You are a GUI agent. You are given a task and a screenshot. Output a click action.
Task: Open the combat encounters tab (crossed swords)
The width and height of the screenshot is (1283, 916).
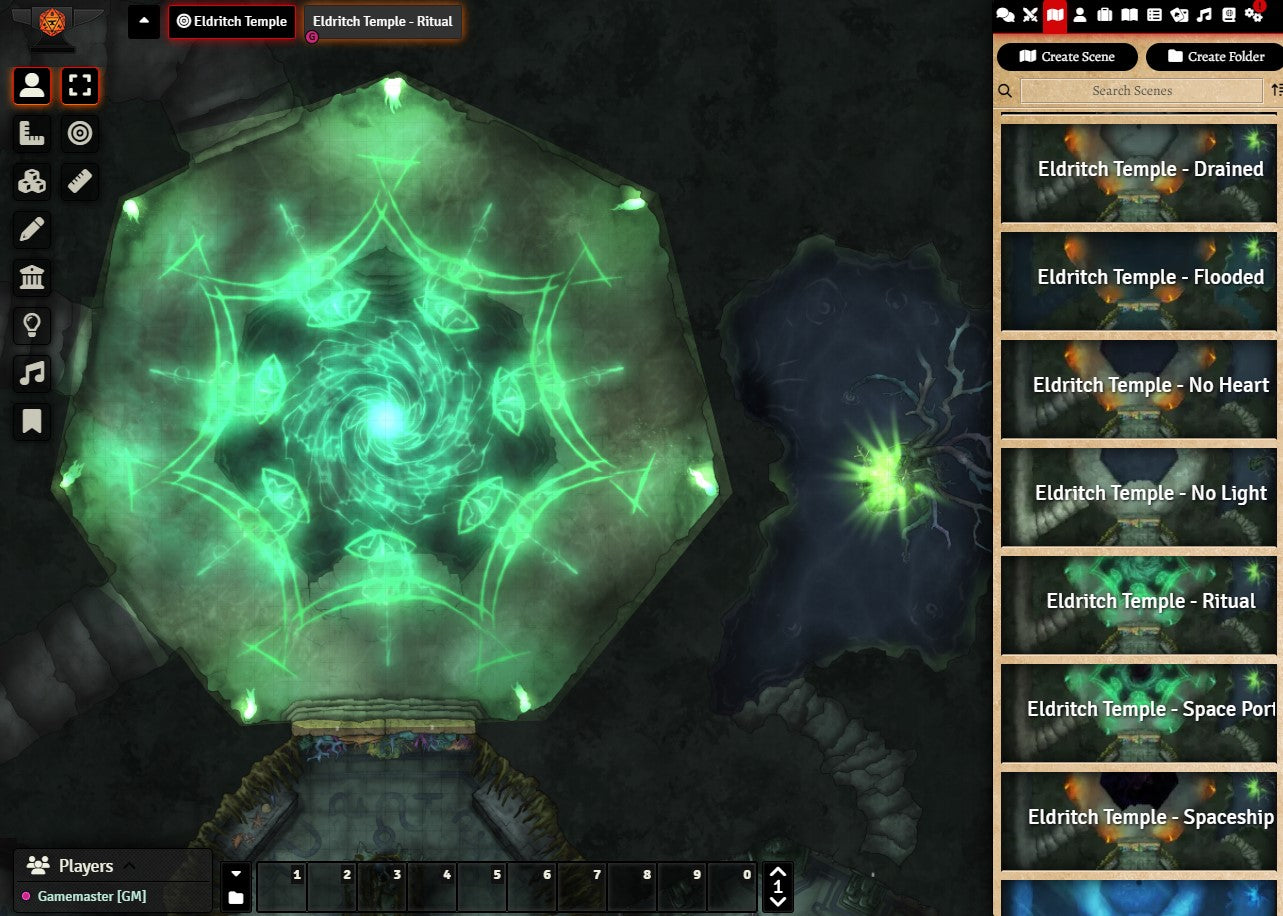coord(1031,15)
